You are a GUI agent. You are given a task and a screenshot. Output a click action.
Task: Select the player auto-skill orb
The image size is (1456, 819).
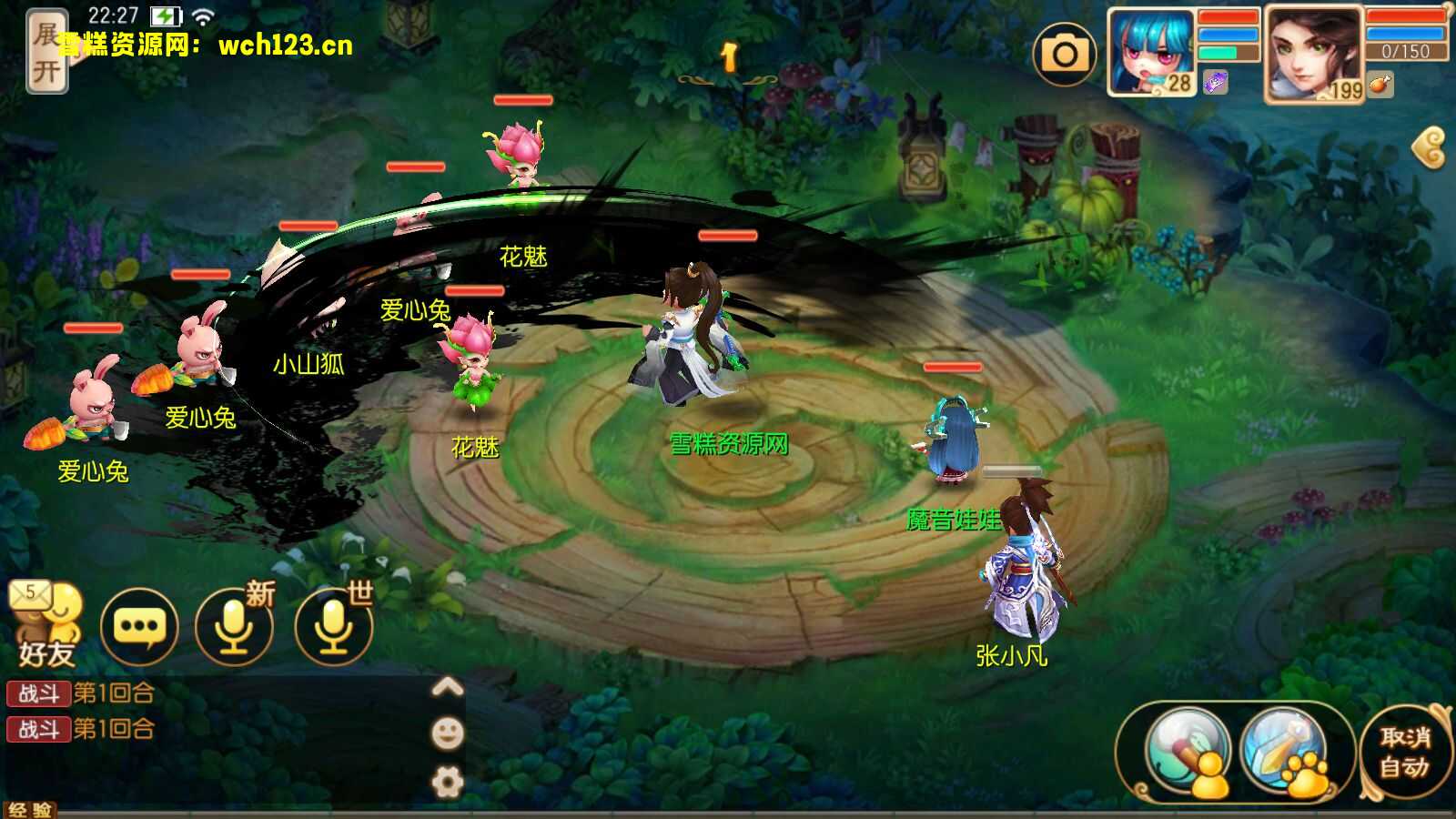[x=1187, y=752]
